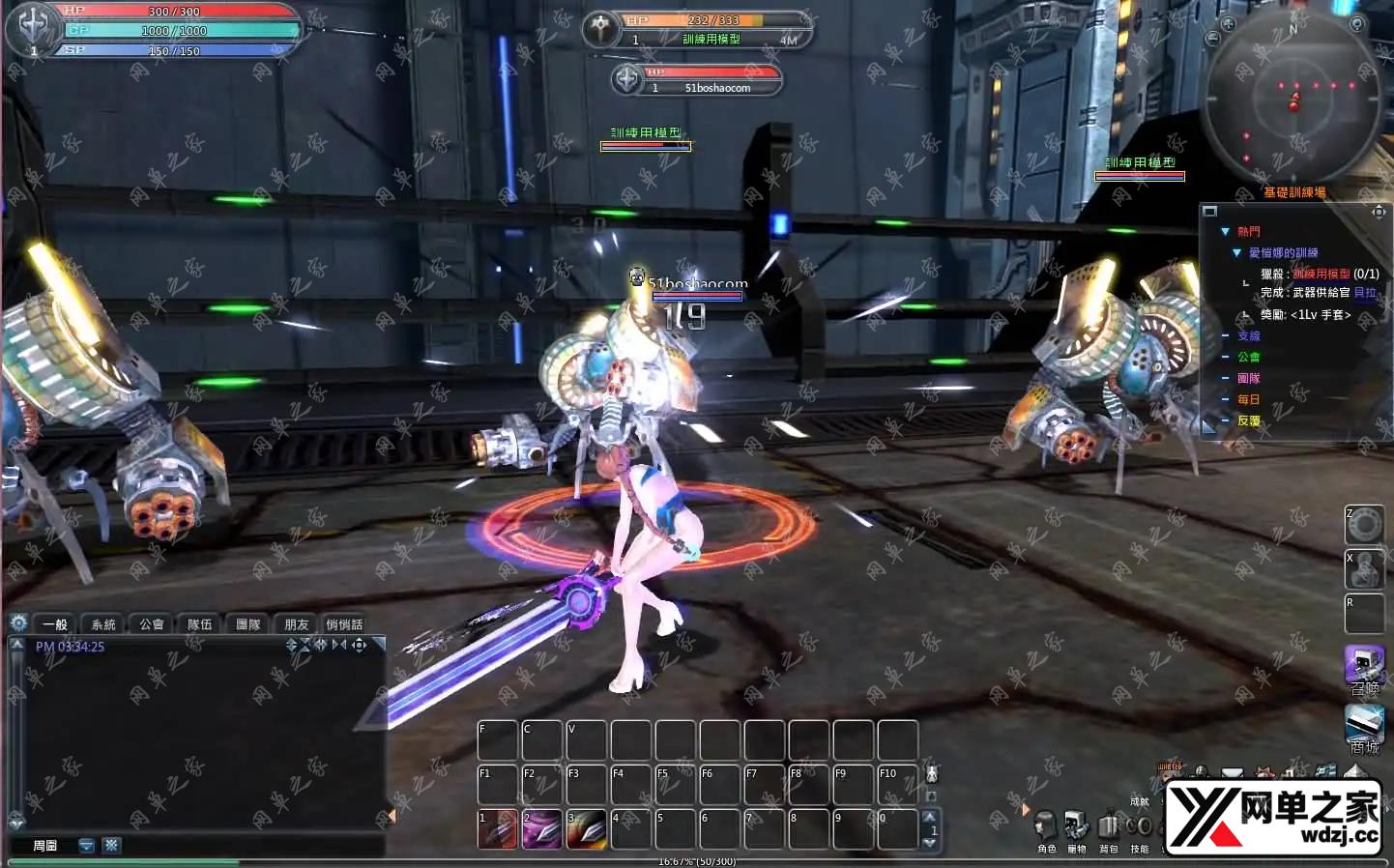This screenshot has height=868, width=1394.
Task: Open chat settings gear icon
Action: [17, 623]
